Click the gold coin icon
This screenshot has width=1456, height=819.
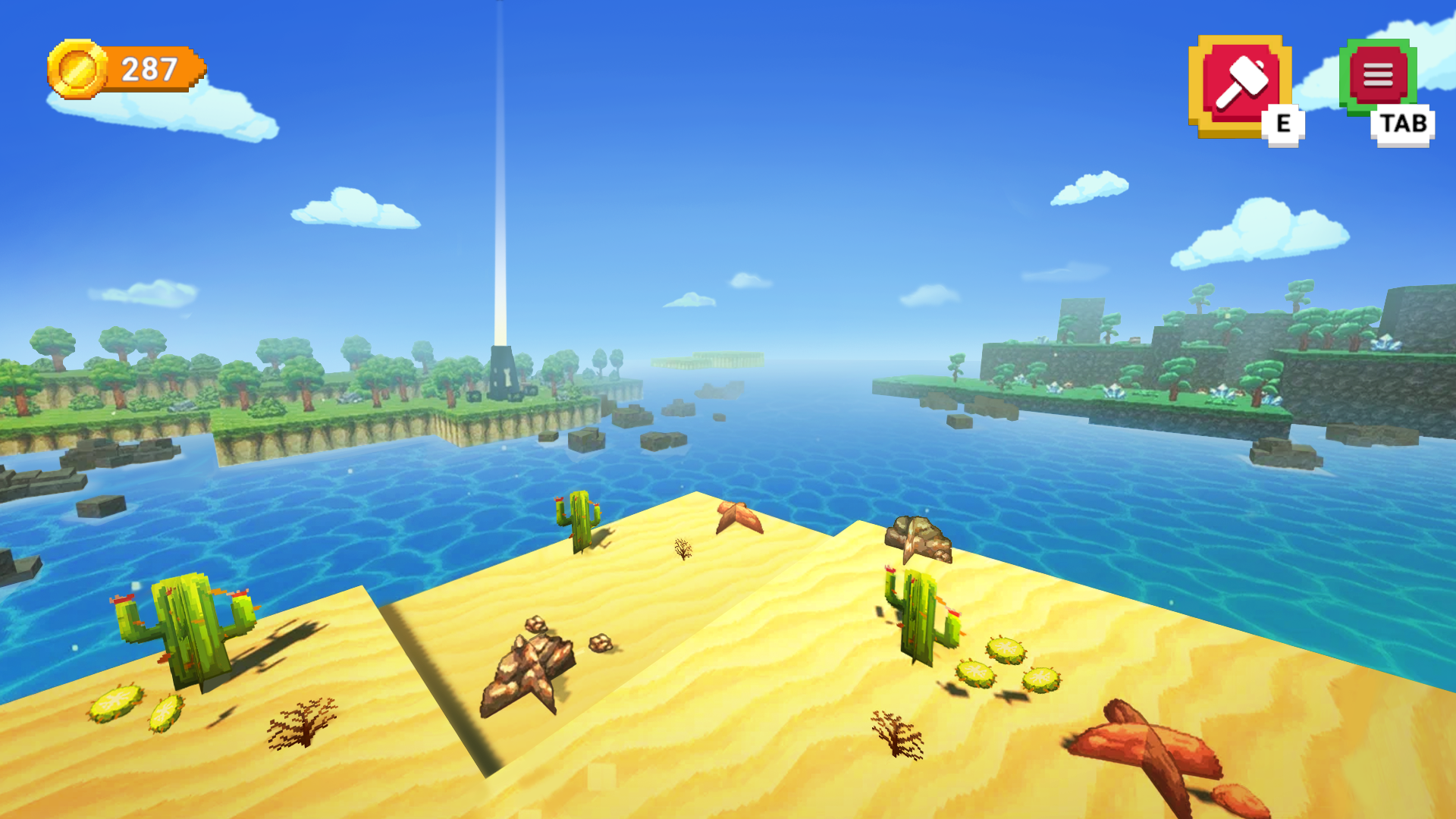[77, 68]
